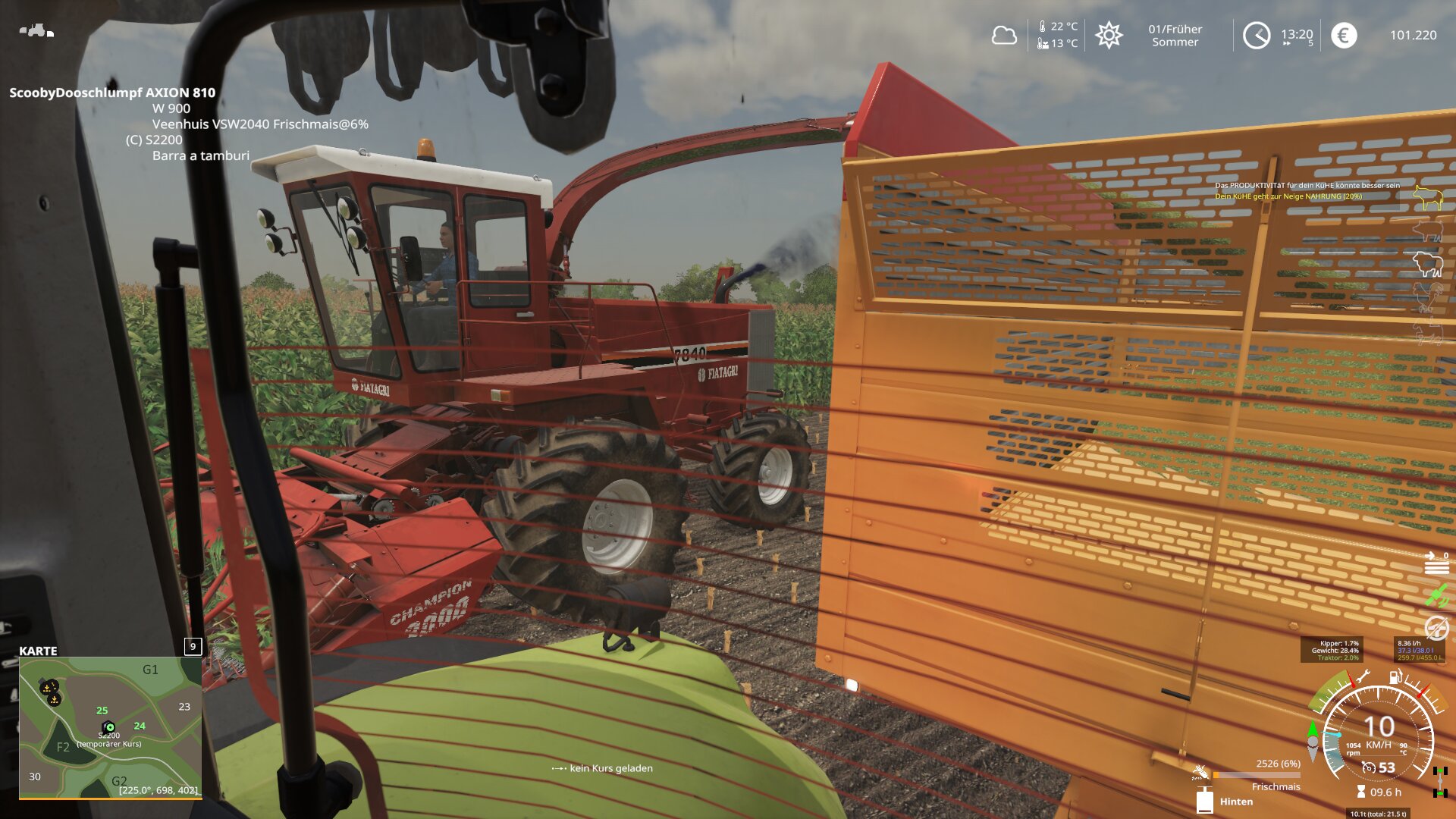The height and width of the screenshot is (819, 1456).
Task: Select the pig animal icon
Action: coord(1427,230)
